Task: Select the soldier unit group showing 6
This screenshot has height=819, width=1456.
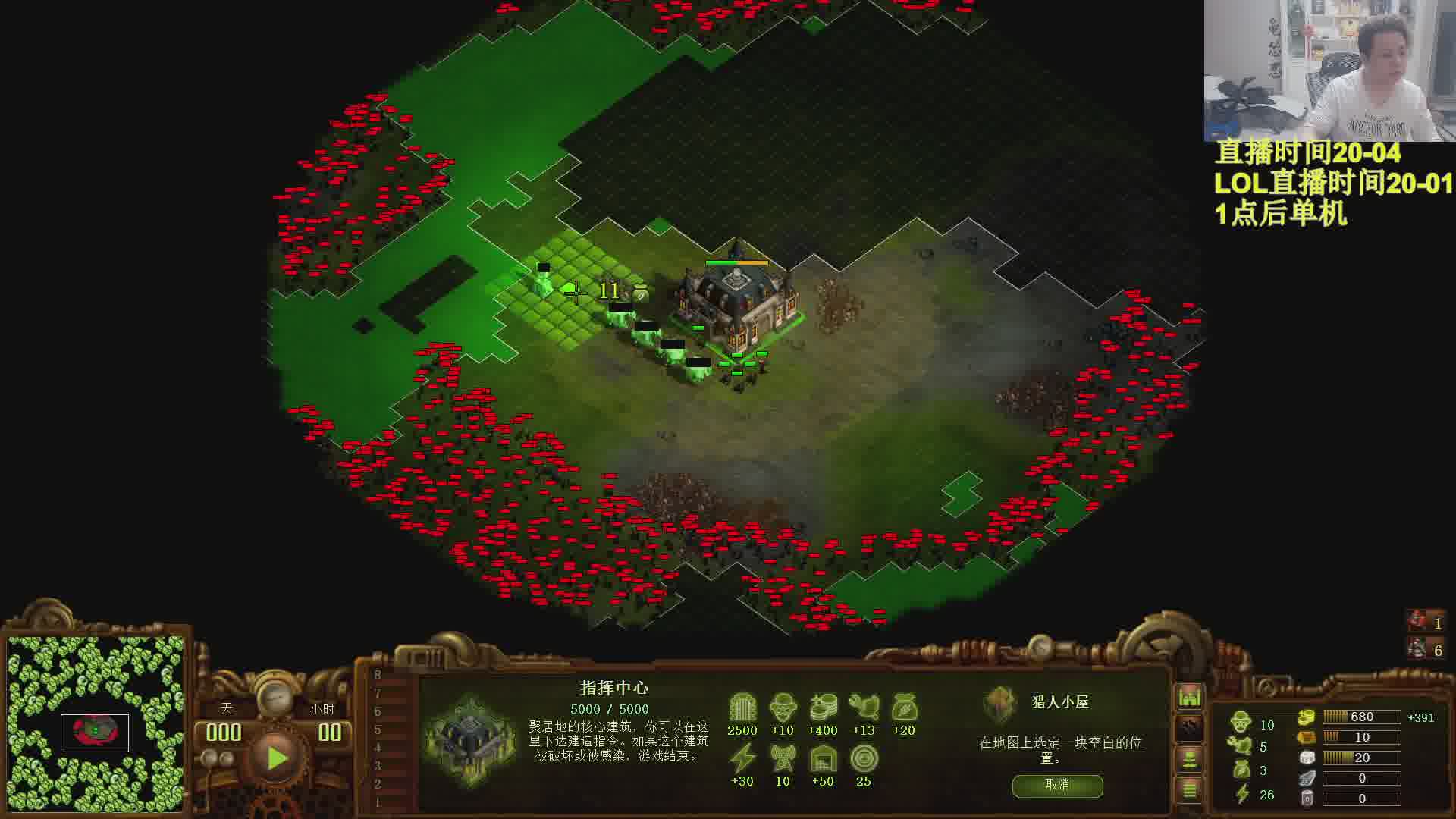Action: pos(1425,649)
